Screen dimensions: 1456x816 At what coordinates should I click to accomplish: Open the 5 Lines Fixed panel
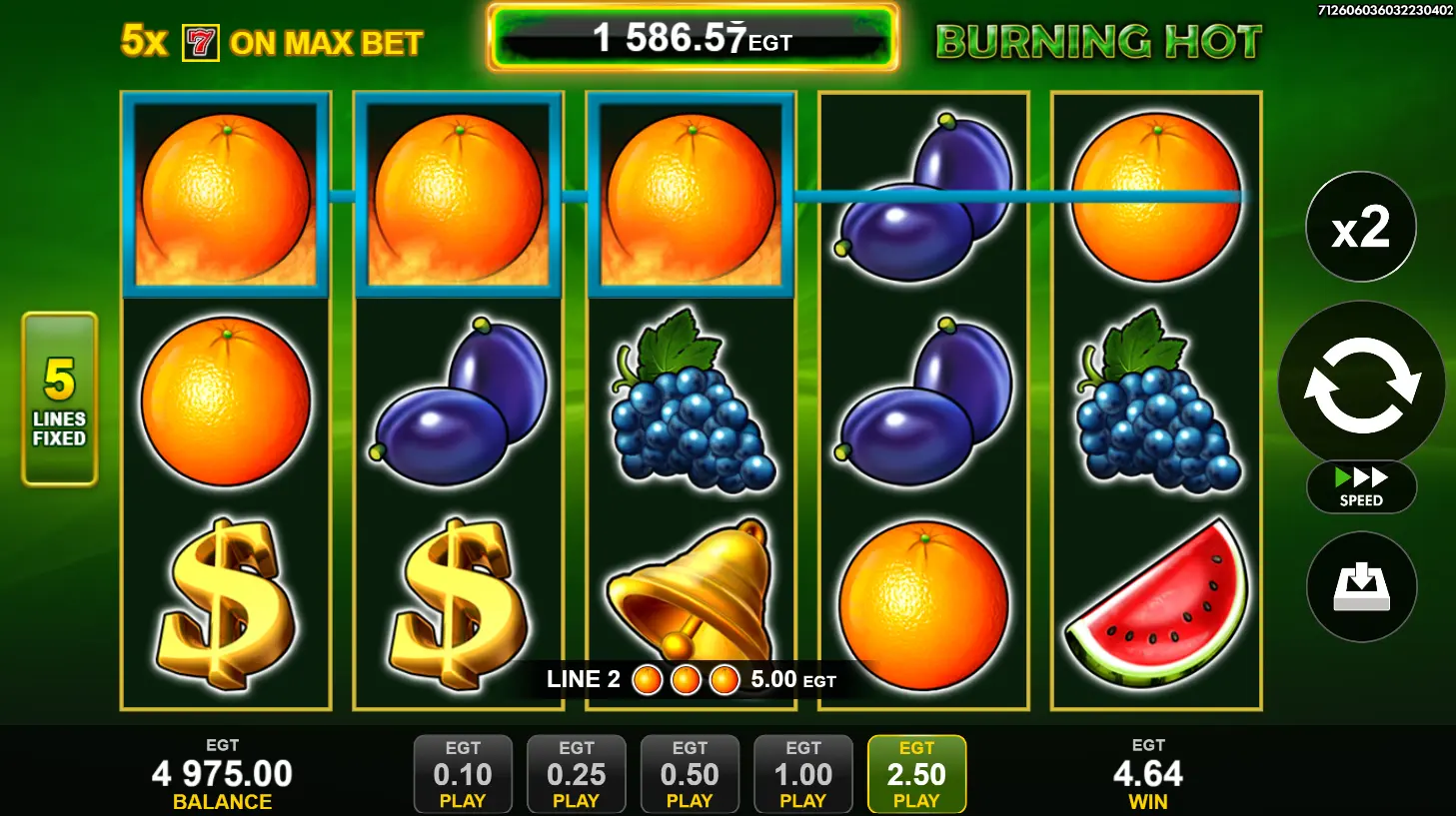[x=60, y=400]
